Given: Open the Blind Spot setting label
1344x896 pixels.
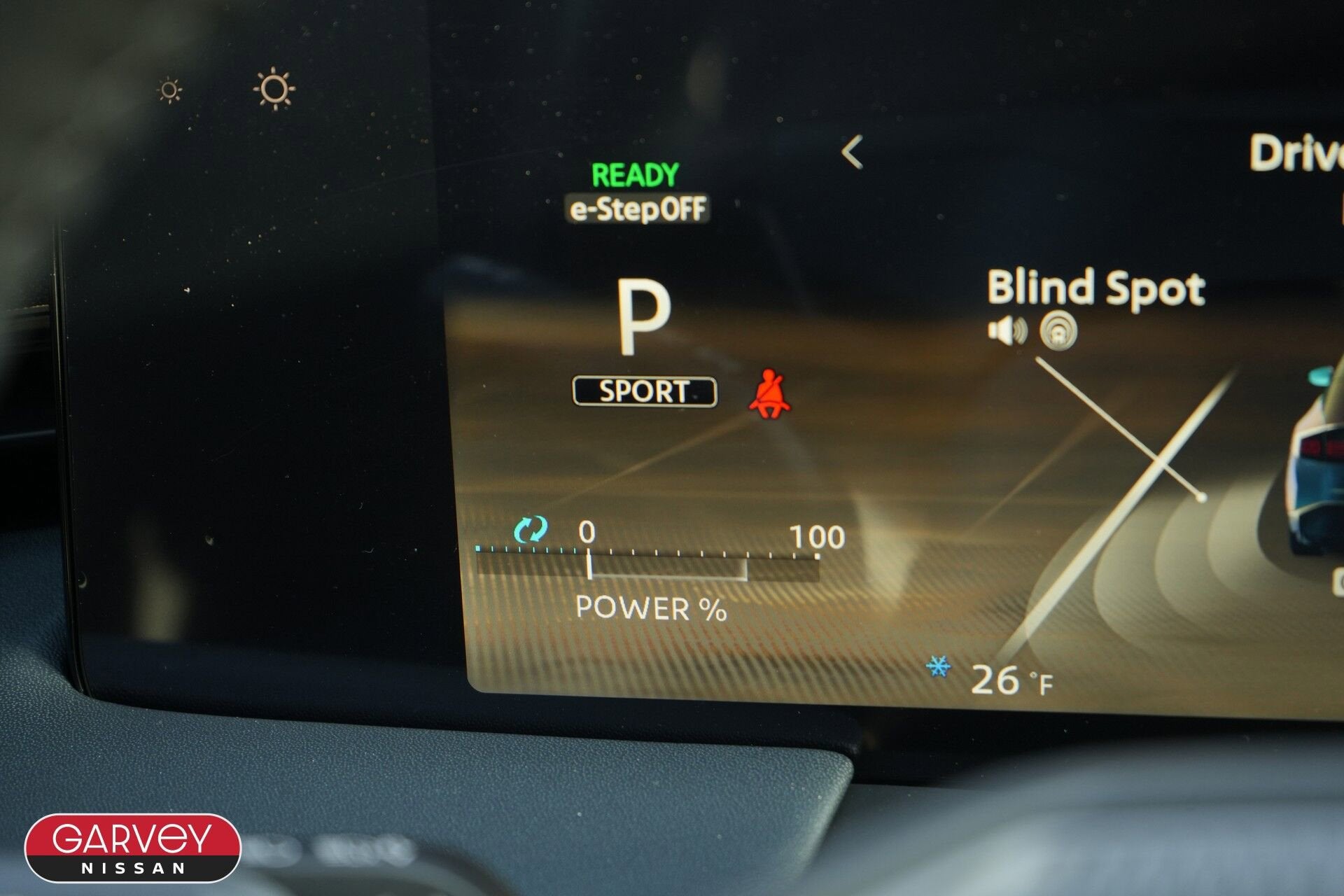Looking at the screenshot, I should [x=1095, y=288].
